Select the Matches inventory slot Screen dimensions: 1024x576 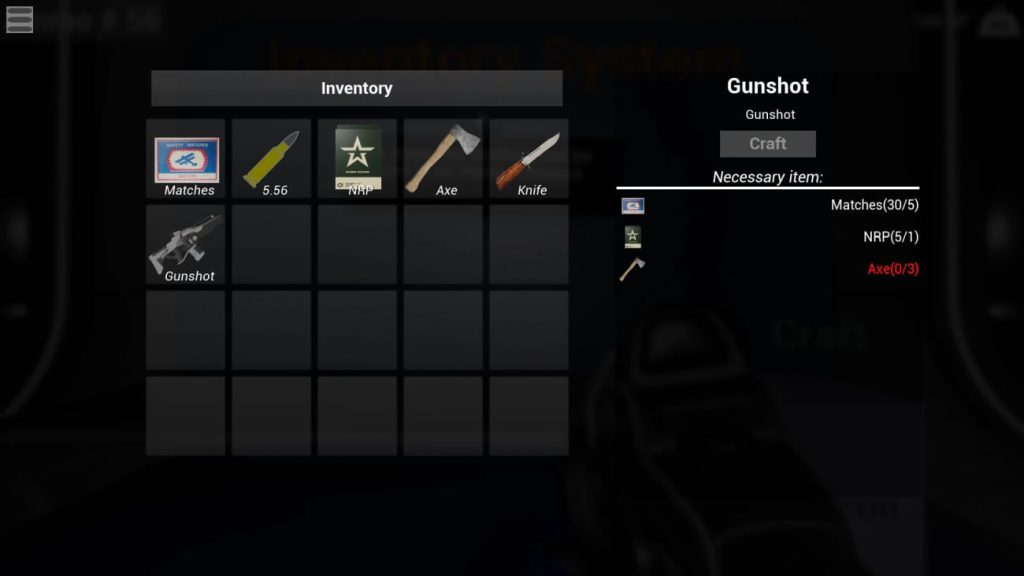click(187, 160)
